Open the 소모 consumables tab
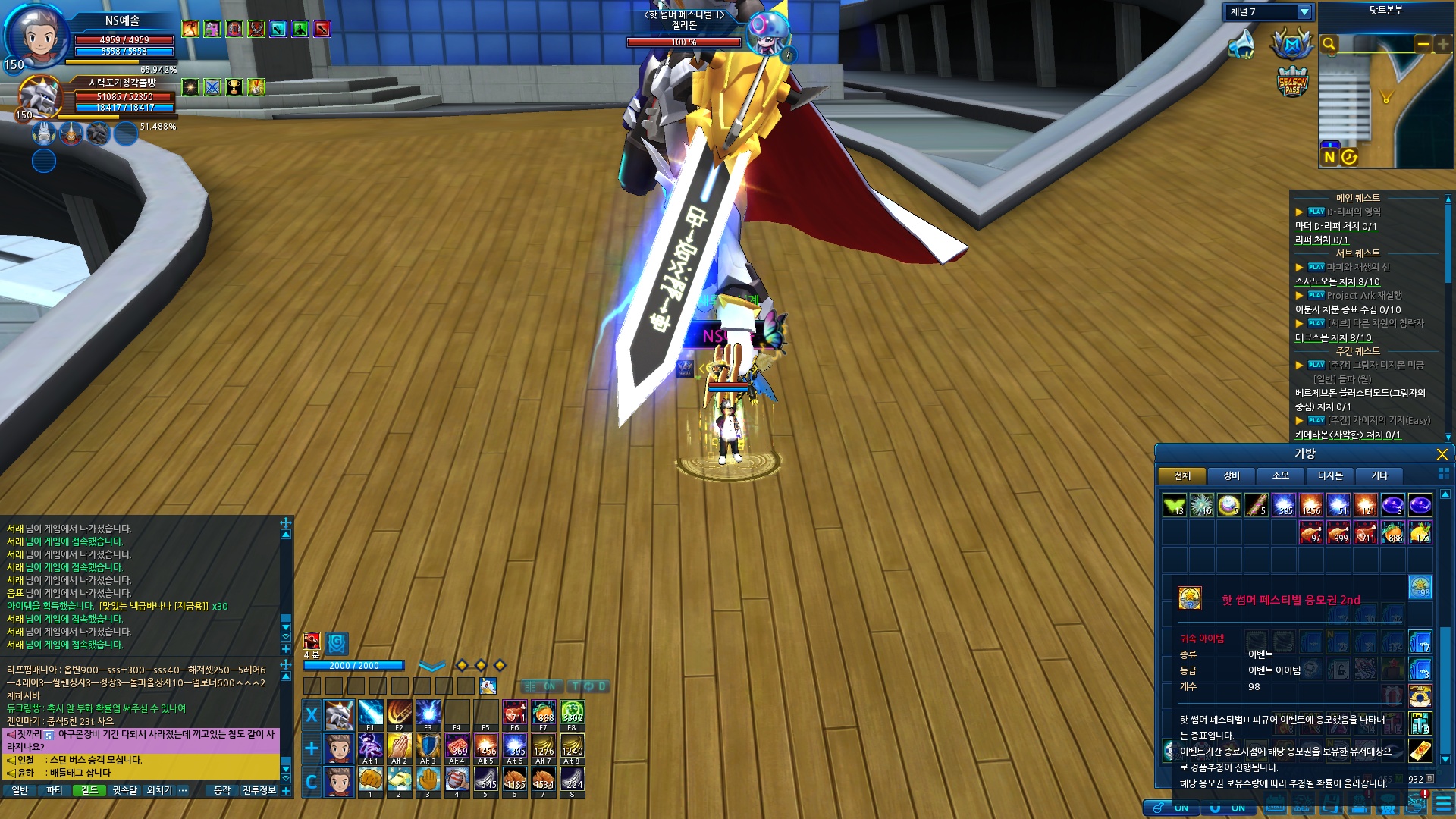The image size is (1456, 819). (x=1281, y=475)
